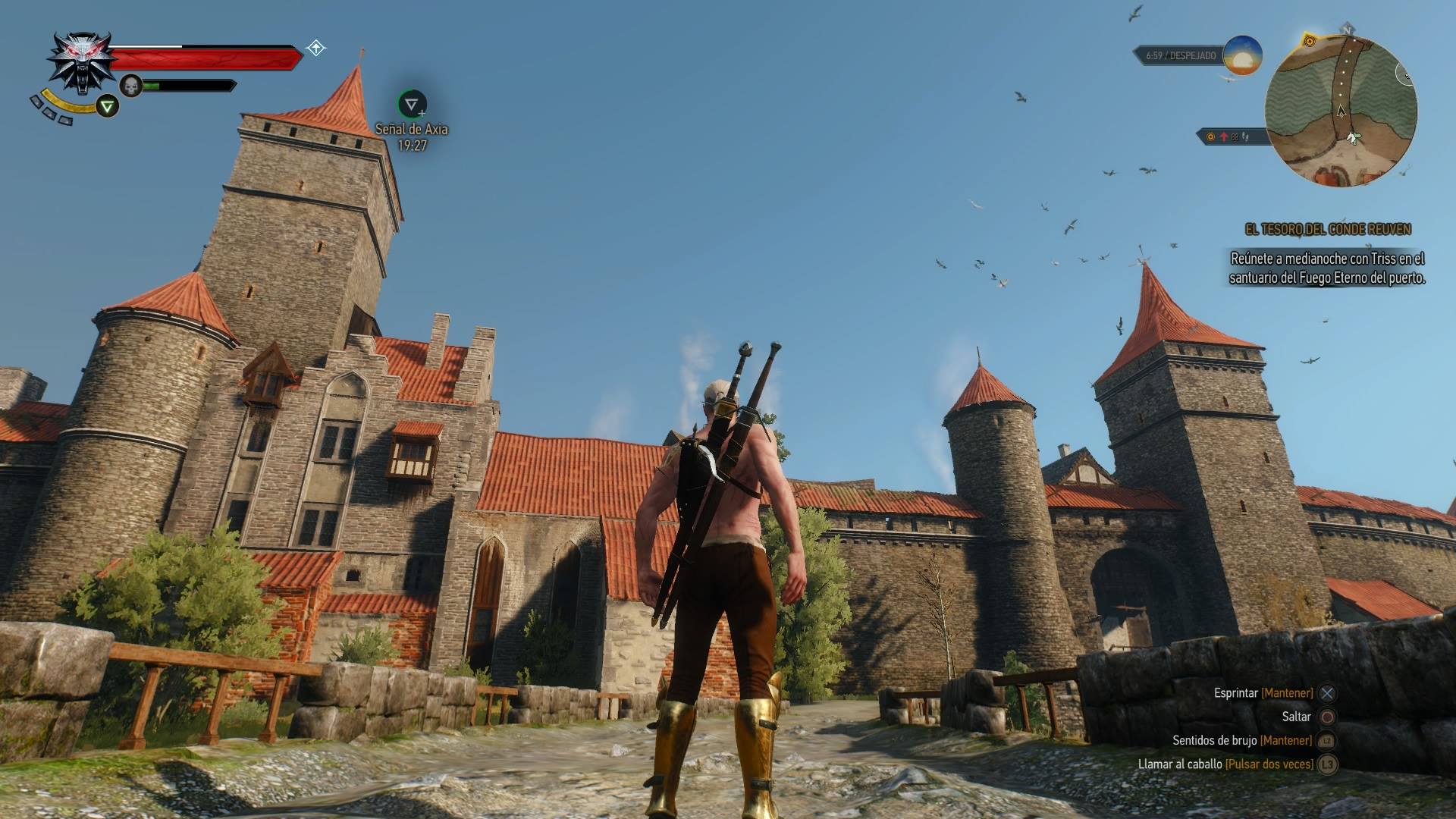The width and height of the screenshot is (1456, 819).
Task: Select the Axii sign icon beside the medallion
Action: [x=108, y=106]
